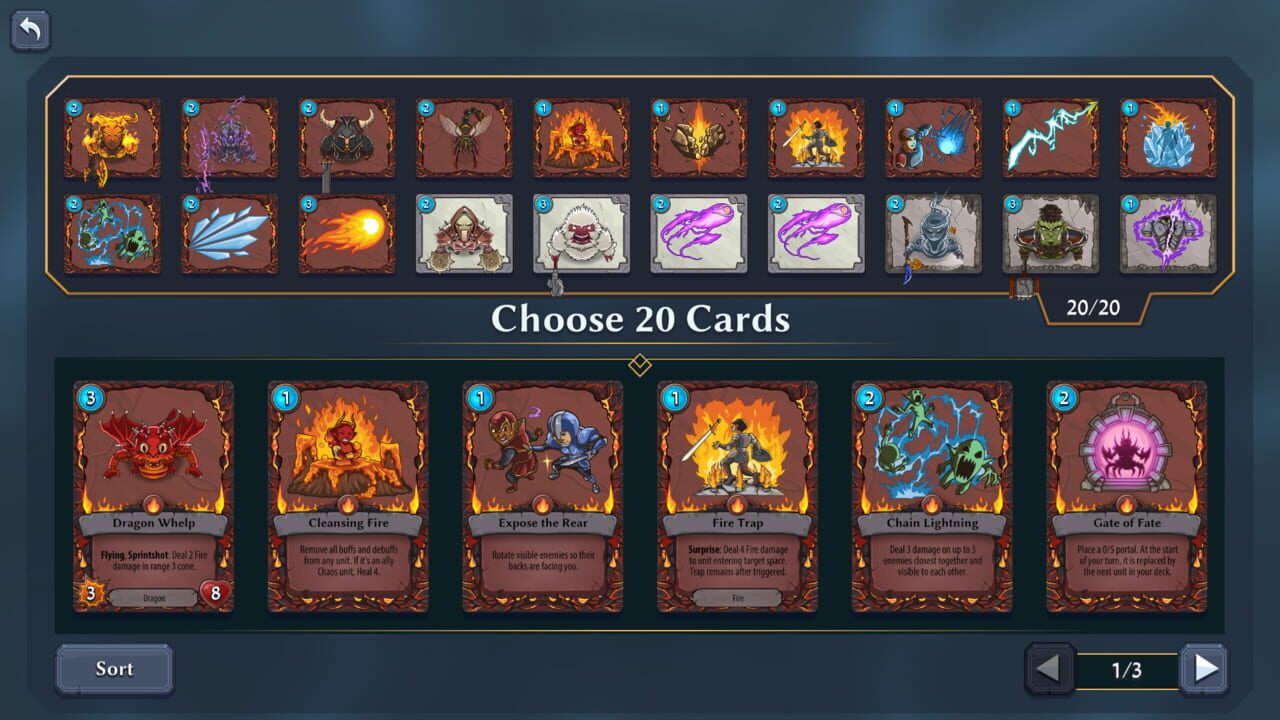Viewport: 1280px width, 720px height.
Task: Remove the ice crystal card from the deck
Action: [1166, 137]
